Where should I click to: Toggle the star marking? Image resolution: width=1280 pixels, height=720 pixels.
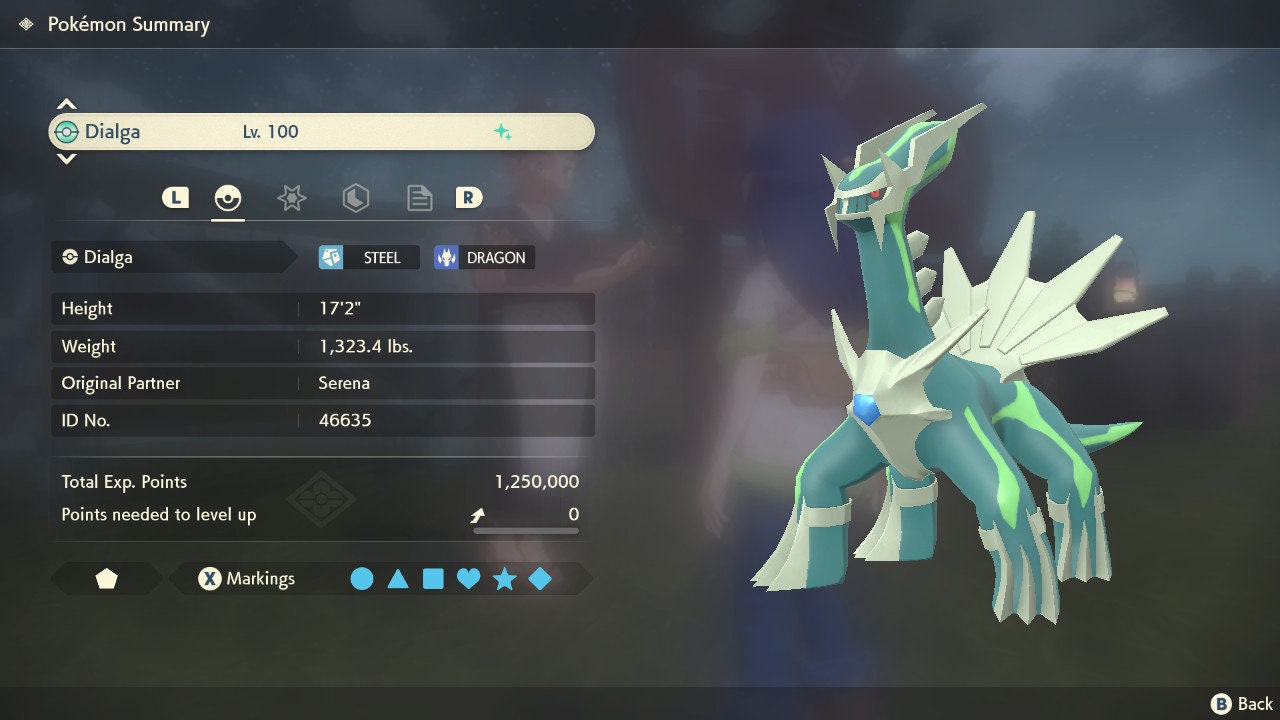coord(504,579)
